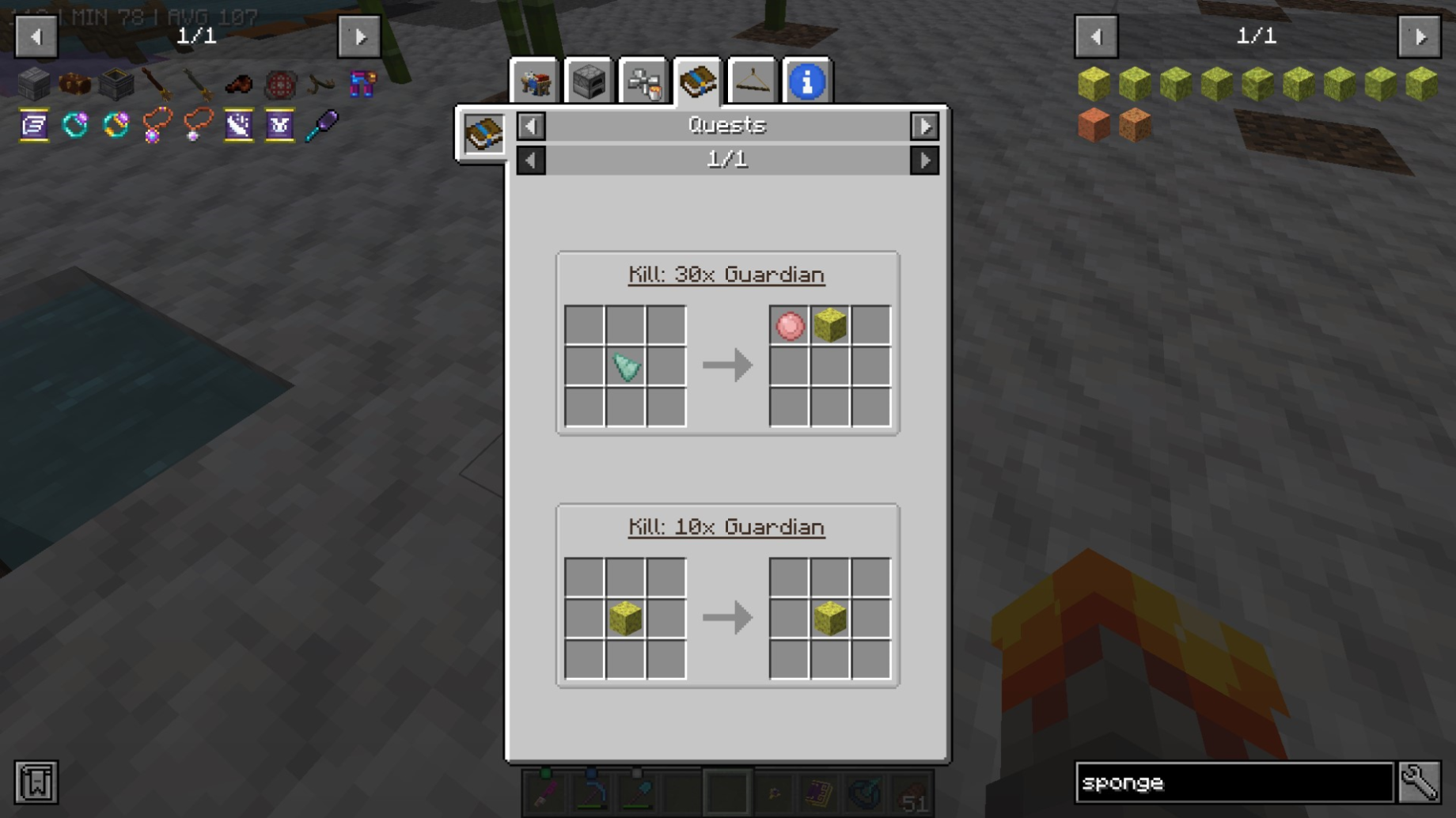
Task: Select a sponge block in the item list
Action: click(1095, 81)
